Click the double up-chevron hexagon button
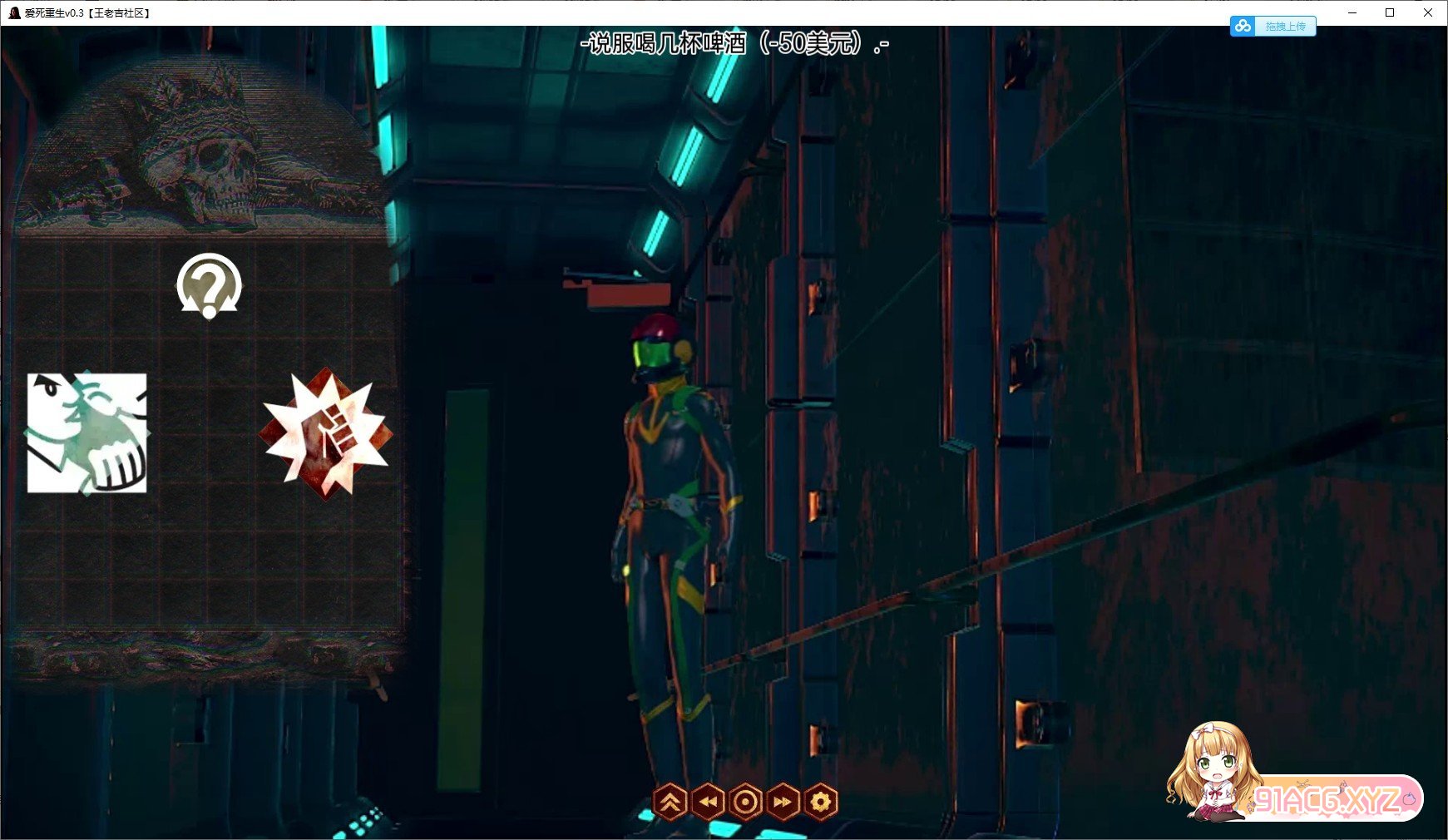 point(670,802)
